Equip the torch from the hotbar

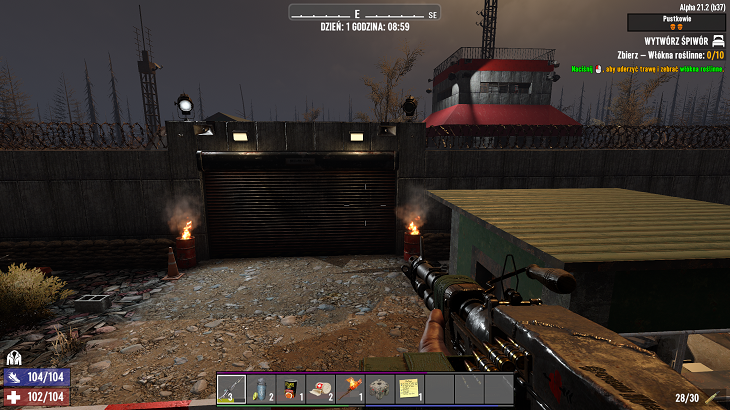(349, 388)
